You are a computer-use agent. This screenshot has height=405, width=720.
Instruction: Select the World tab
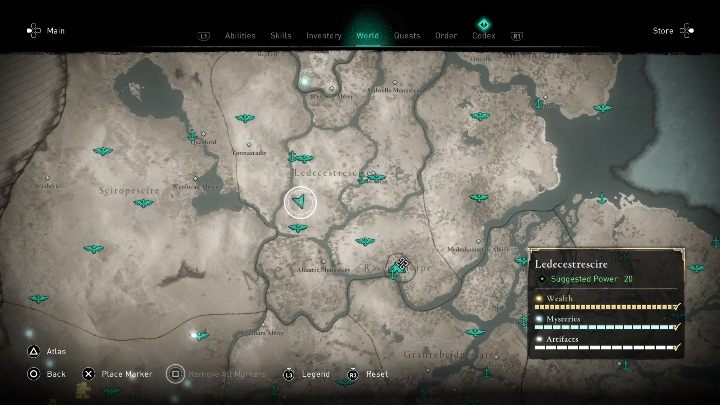[x=367, y=36]
